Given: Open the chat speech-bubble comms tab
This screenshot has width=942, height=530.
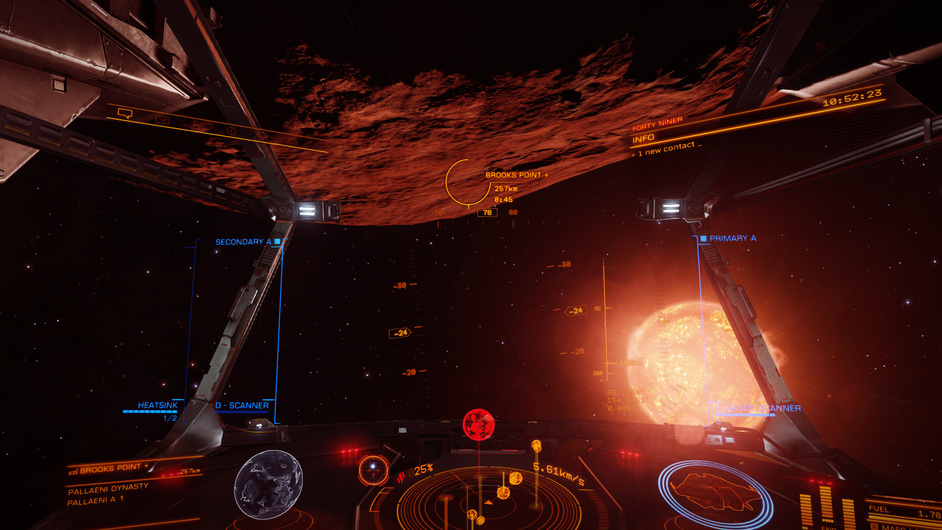Looking at the screenshot, I should click(x=125, y=114).
